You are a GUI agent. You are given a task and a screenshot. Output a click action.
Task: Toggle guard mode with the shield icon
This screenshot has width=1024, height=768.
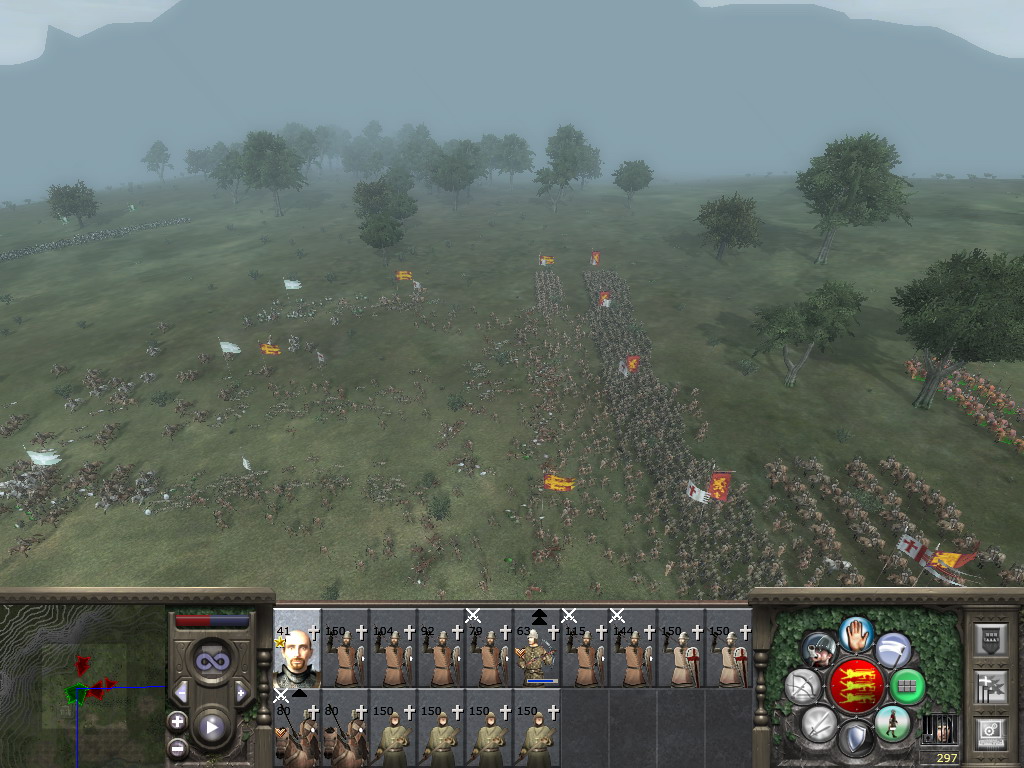tap(856, 739)
